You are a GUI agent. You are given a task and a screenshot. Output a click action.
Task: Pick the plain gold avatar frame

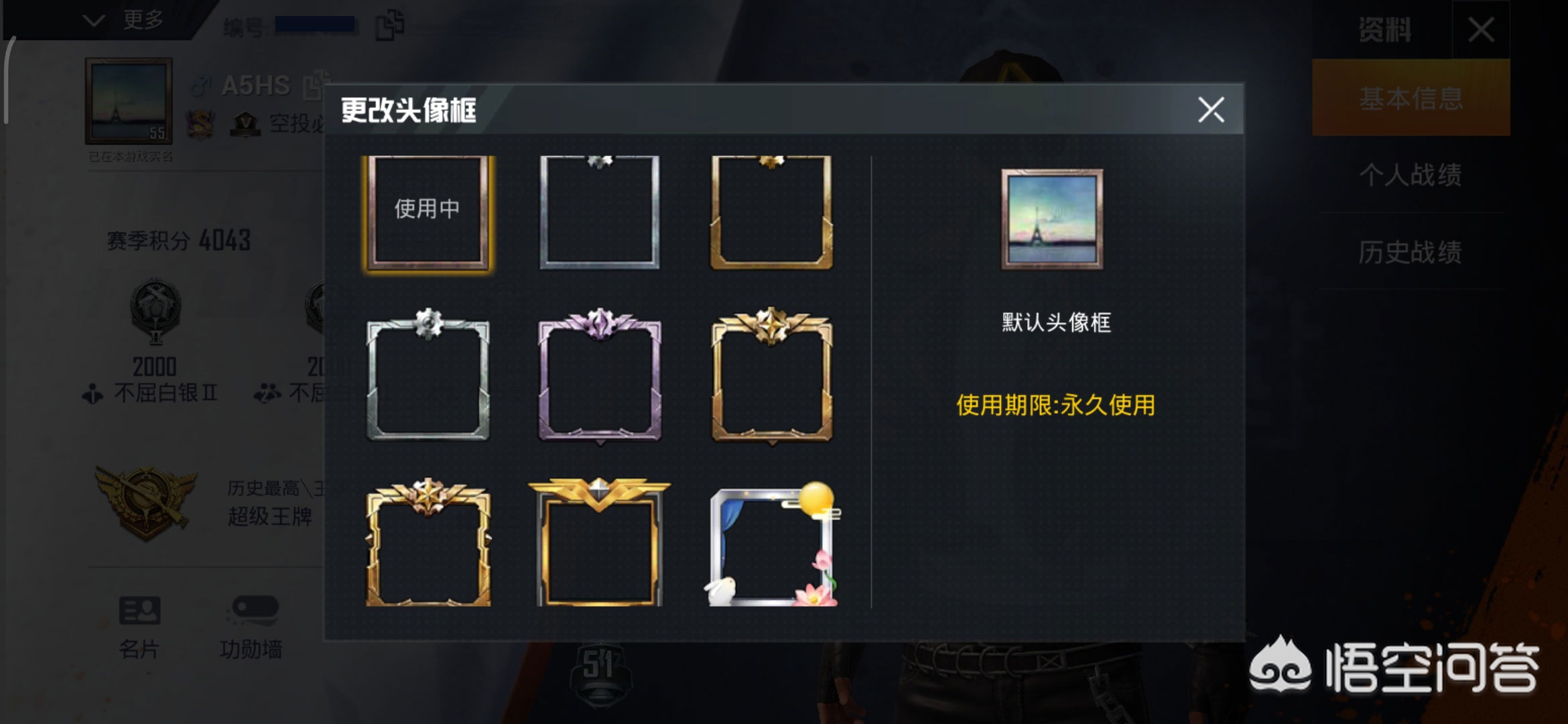771,212
